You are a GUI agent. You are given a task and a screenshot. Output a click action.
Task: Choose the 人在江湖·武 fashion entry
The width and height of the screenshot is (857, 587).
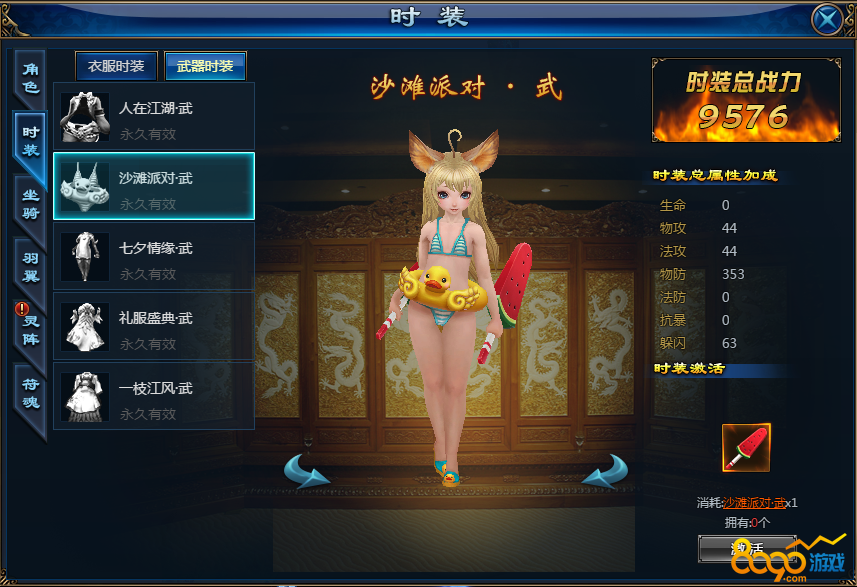click(154, 116)
